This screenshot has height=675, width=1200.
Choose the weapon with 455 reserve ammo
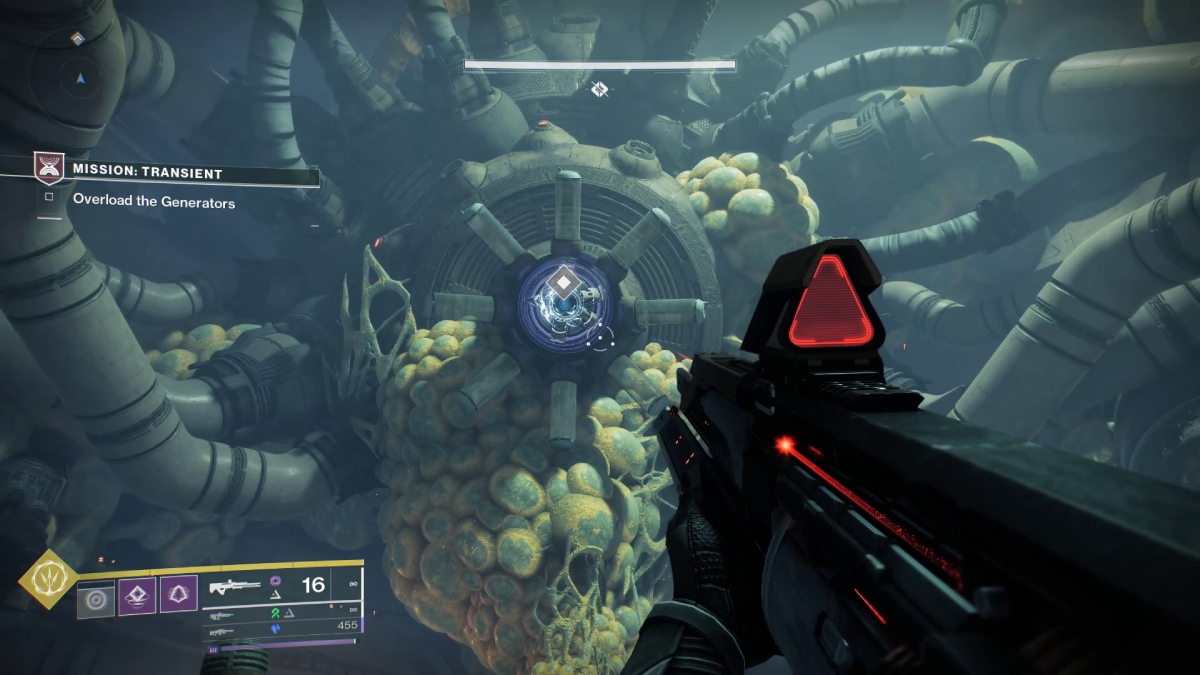223,632
